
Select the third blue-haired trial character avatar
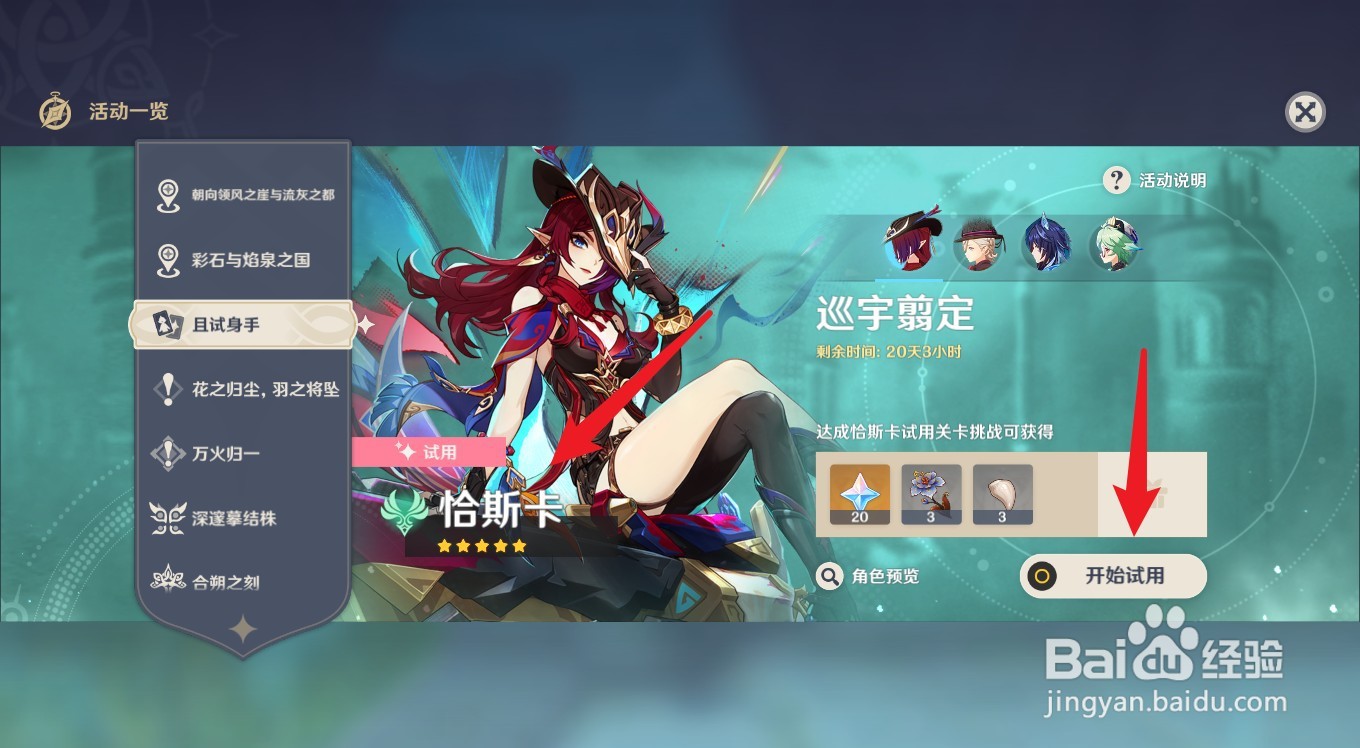[1047, 243]
